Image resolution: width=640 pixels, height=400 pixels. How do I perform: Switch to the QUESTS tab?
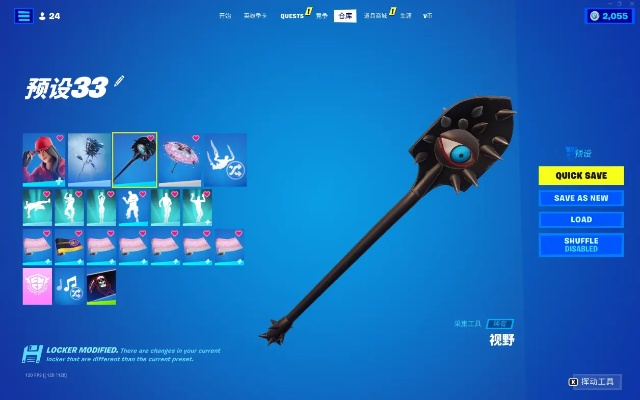pyautogui.click(x=292, y=16)
